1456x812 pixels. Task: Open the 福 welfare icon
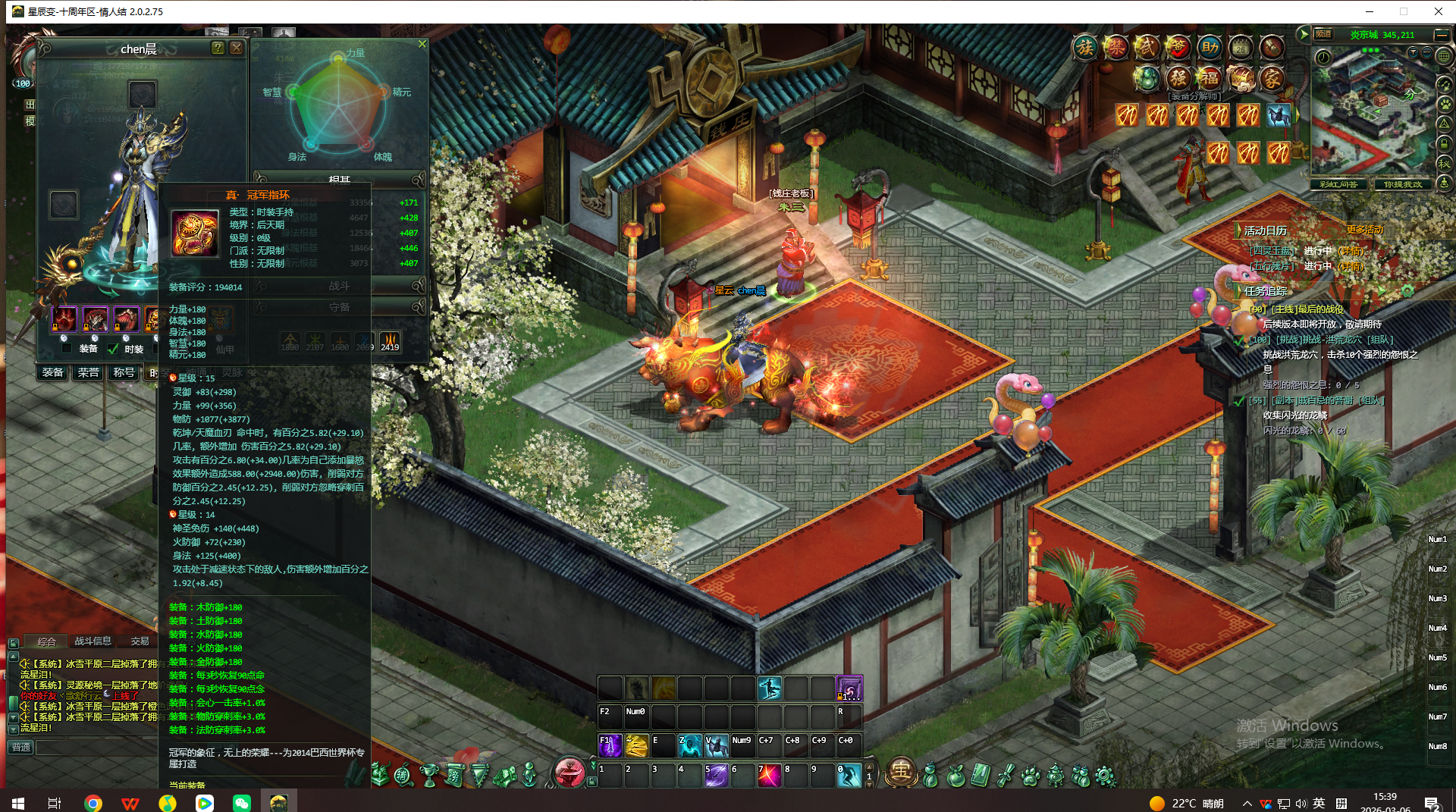click(1209, 77)
